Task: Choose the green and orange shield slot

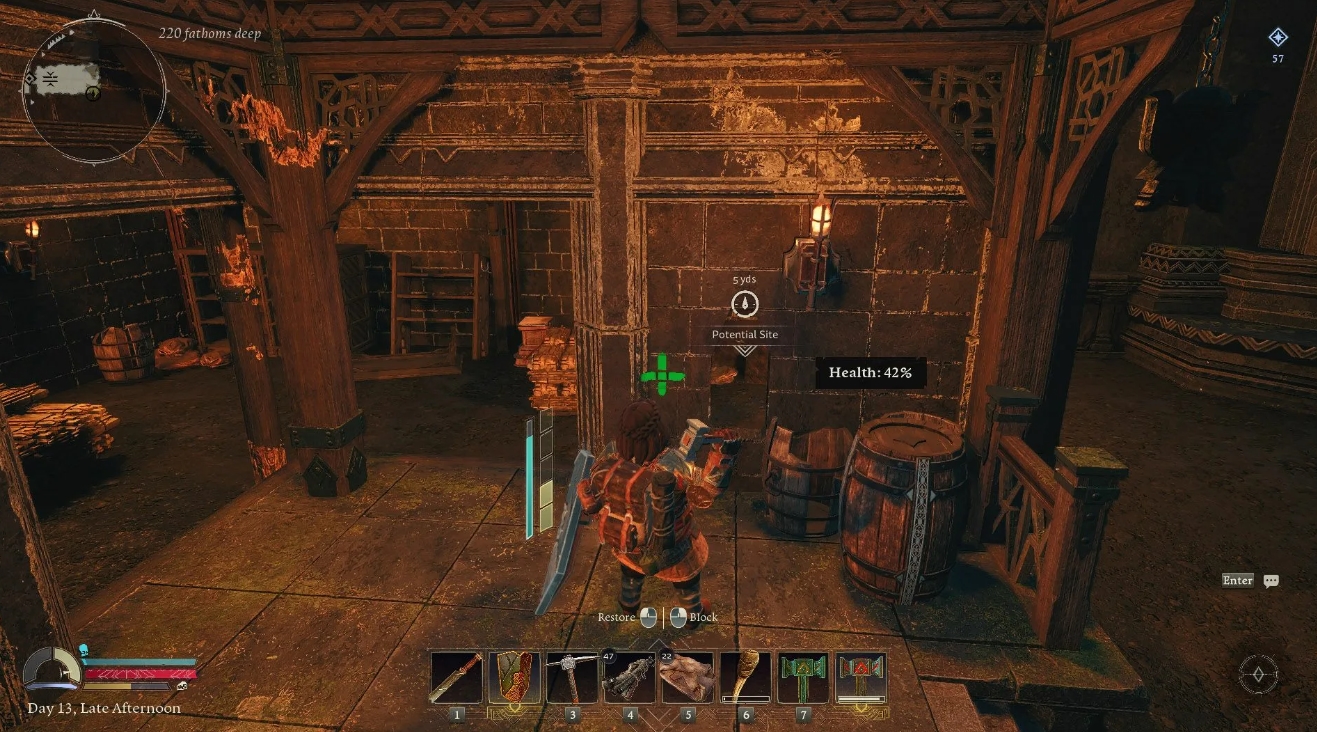Action: pyautogui.click(x=515, y=677)
